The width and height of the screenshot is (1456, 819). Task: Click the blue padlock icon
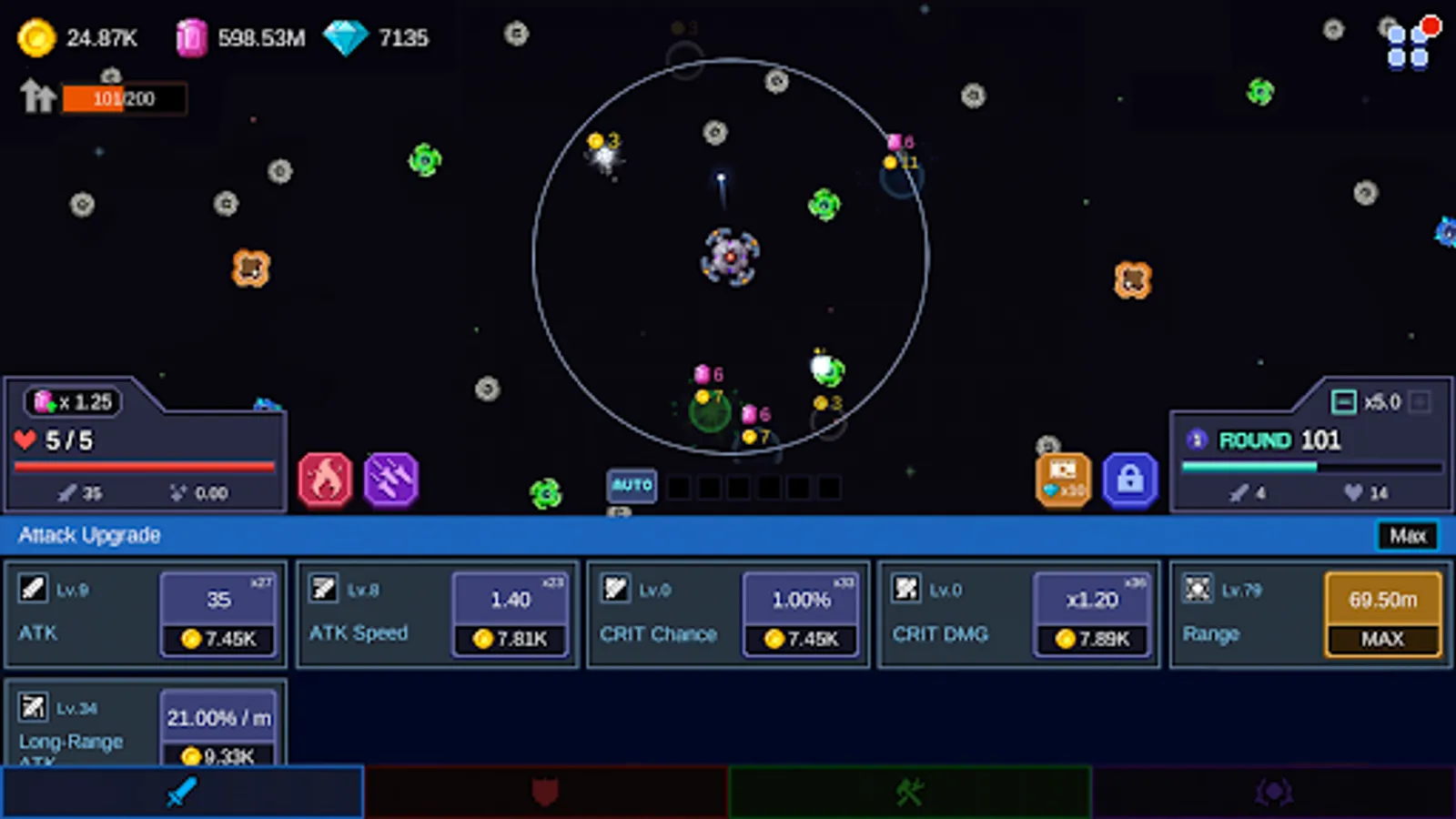1130,480
